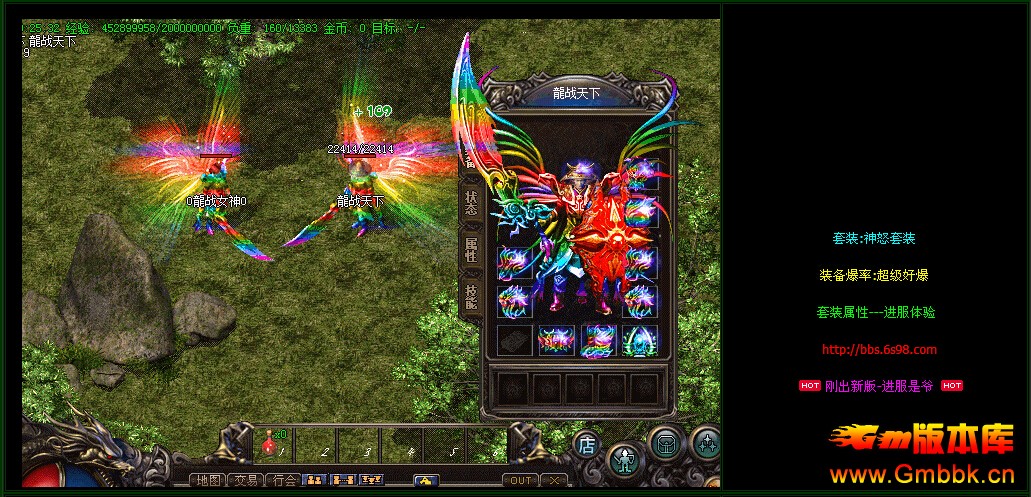Open the 地图 map button
Viewport: 1031px width, 497px height.
[x=209, y=480]
